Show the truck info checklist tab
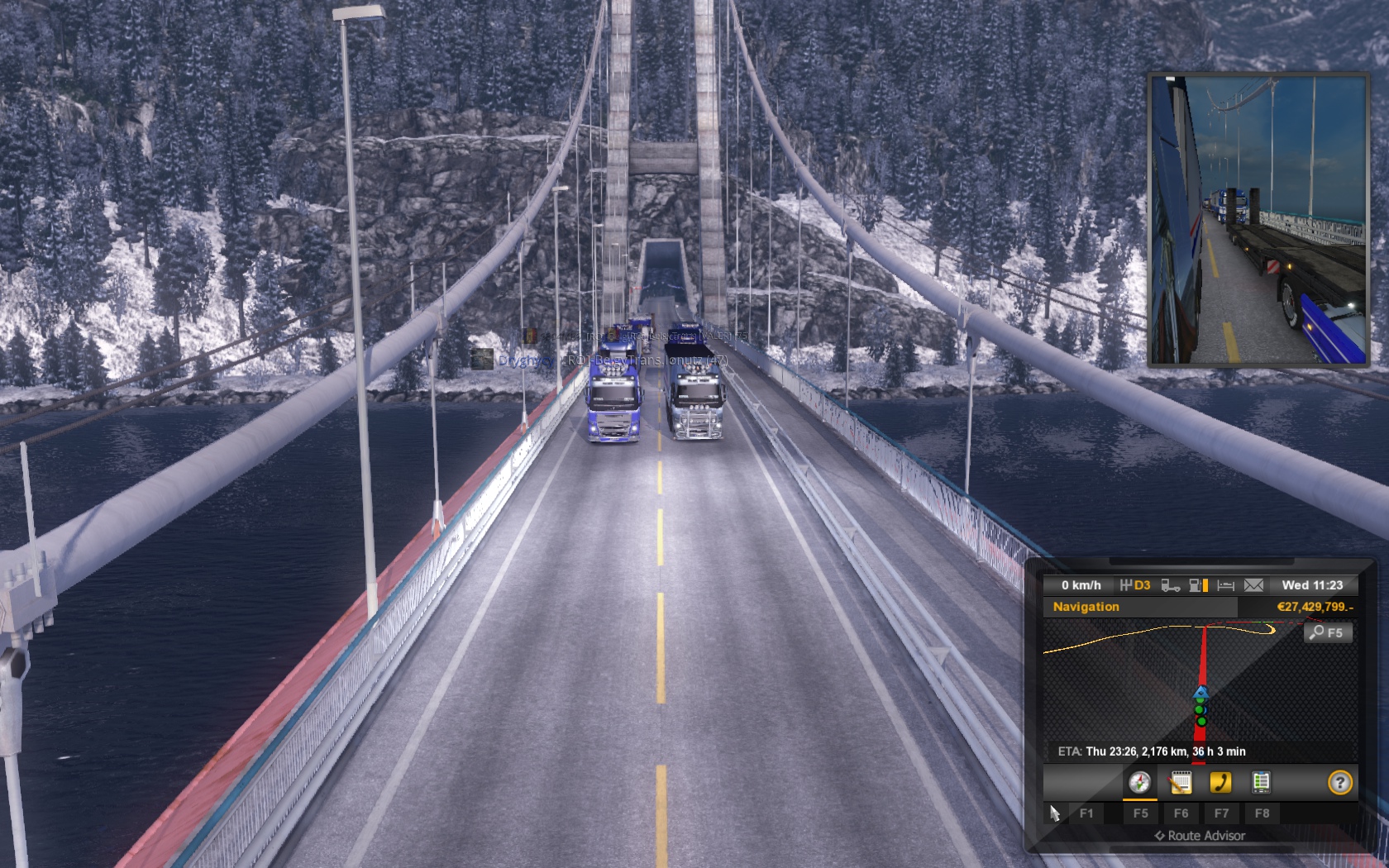This screenshot has width=1389, height=868. point(1261,782)
